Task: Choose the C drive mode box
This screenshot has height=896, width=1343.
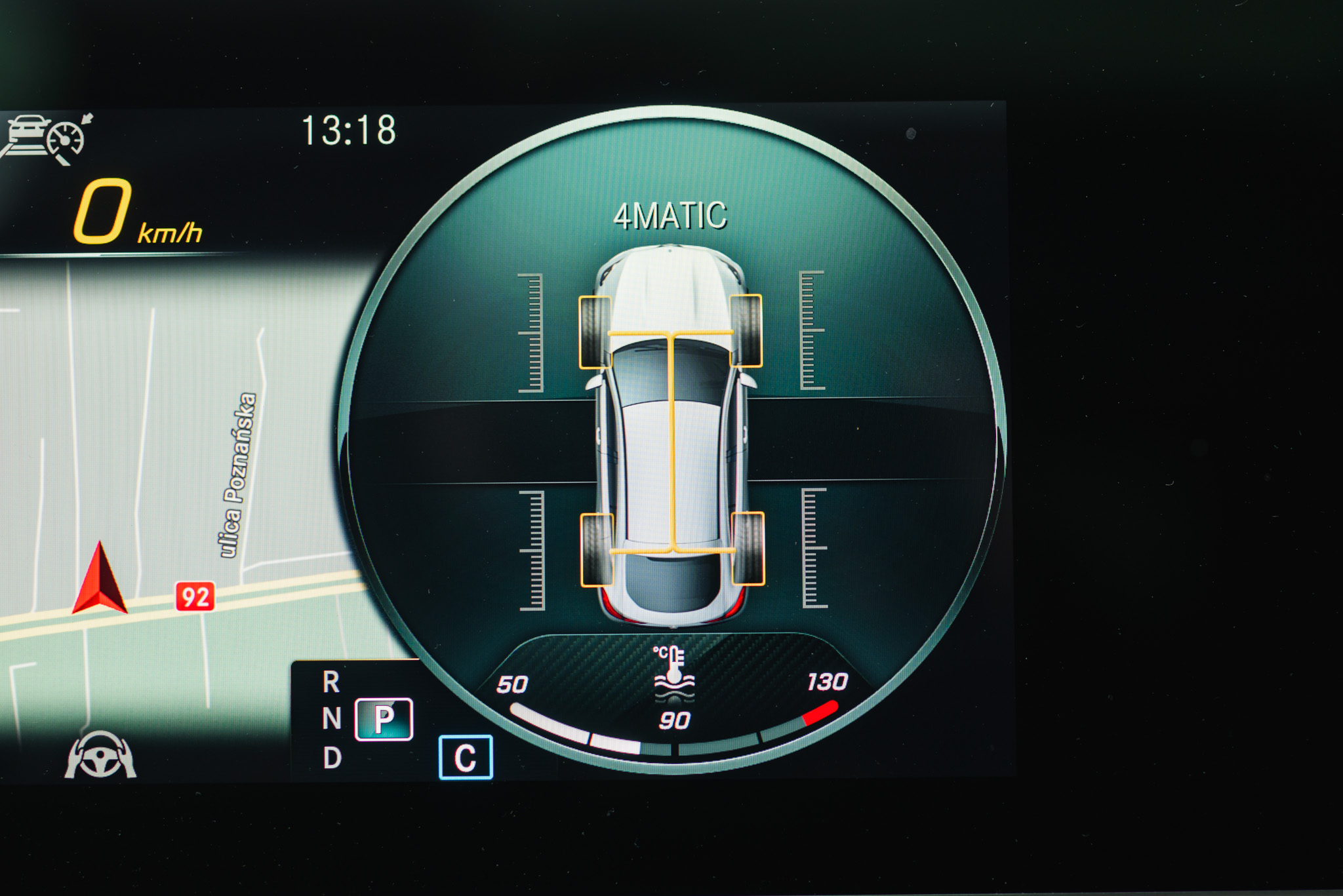Action: coord(465,757)
